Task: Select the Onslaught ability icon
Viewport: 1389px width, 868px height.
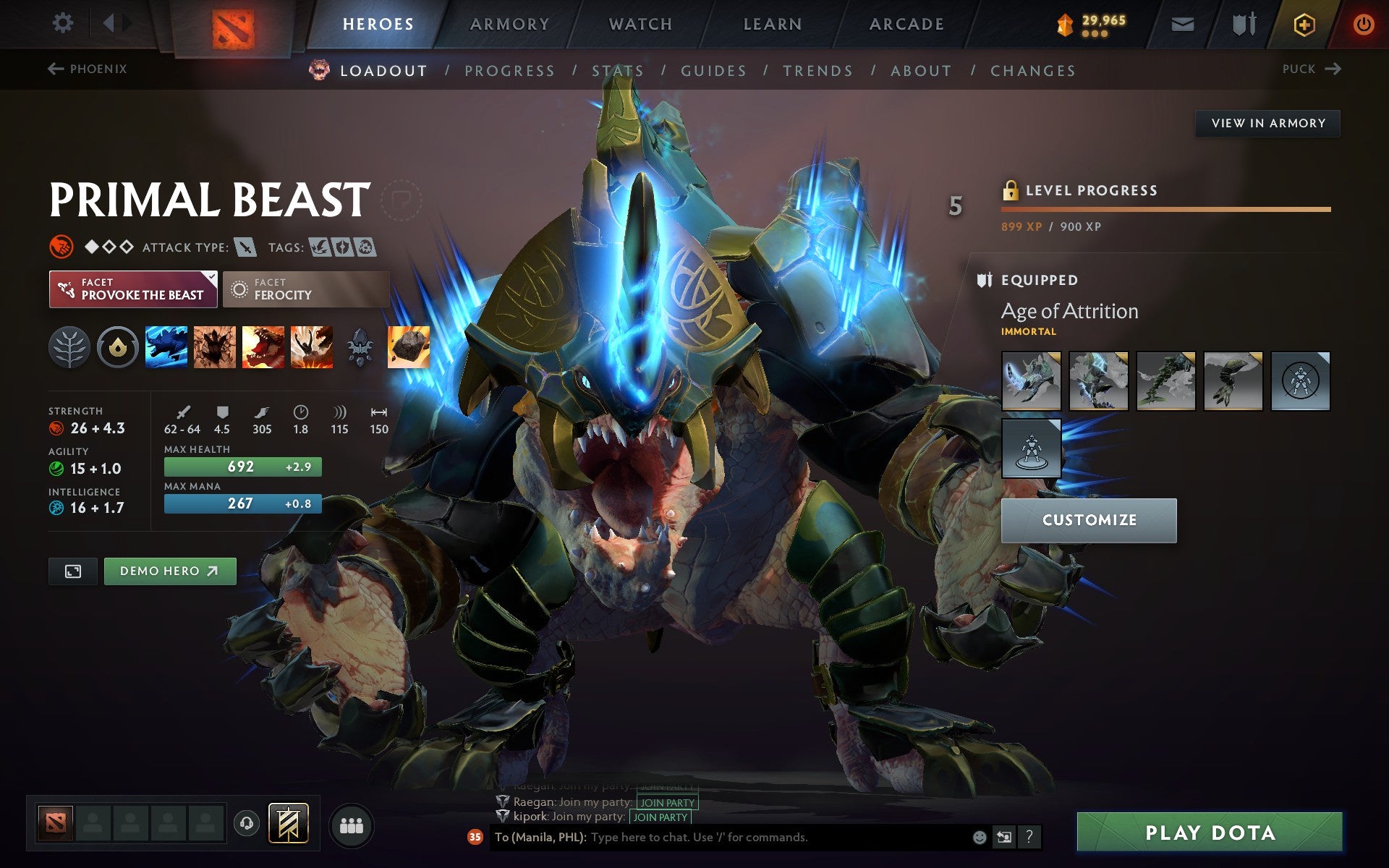Action: click(x=166, y=347)
